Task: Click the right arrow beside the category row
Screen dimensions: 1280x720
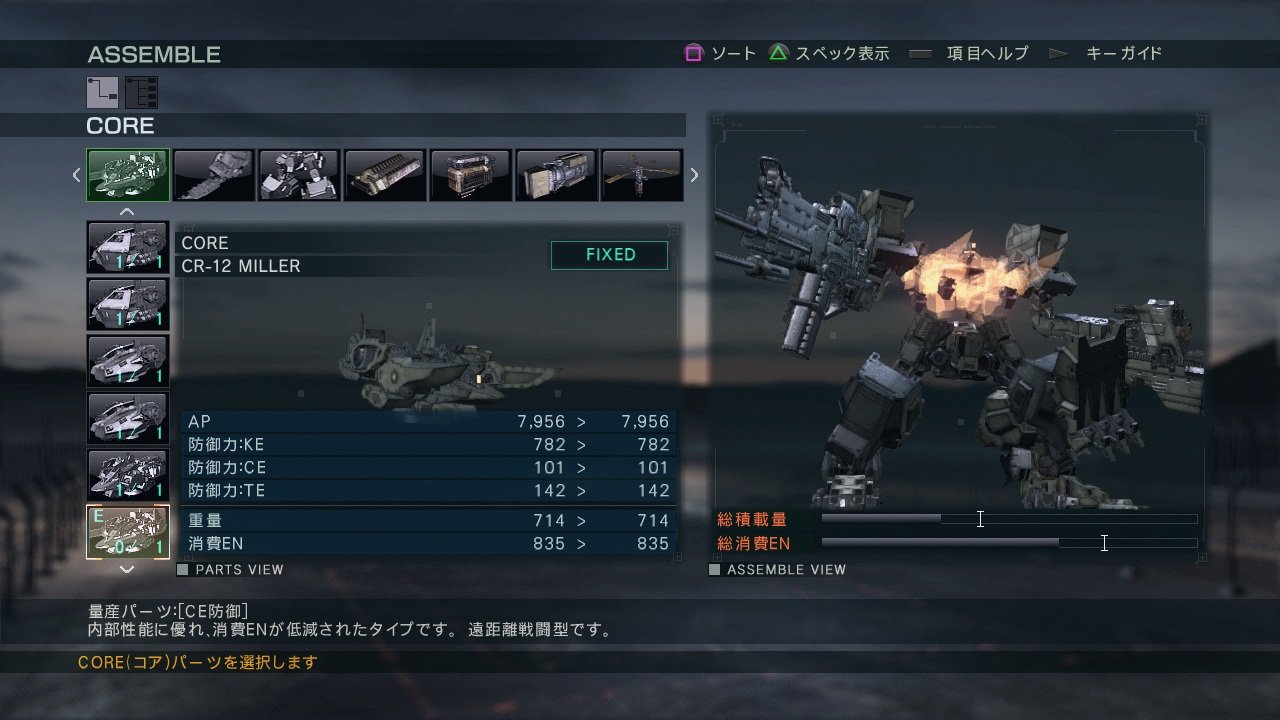Action: tap(694, 175)
